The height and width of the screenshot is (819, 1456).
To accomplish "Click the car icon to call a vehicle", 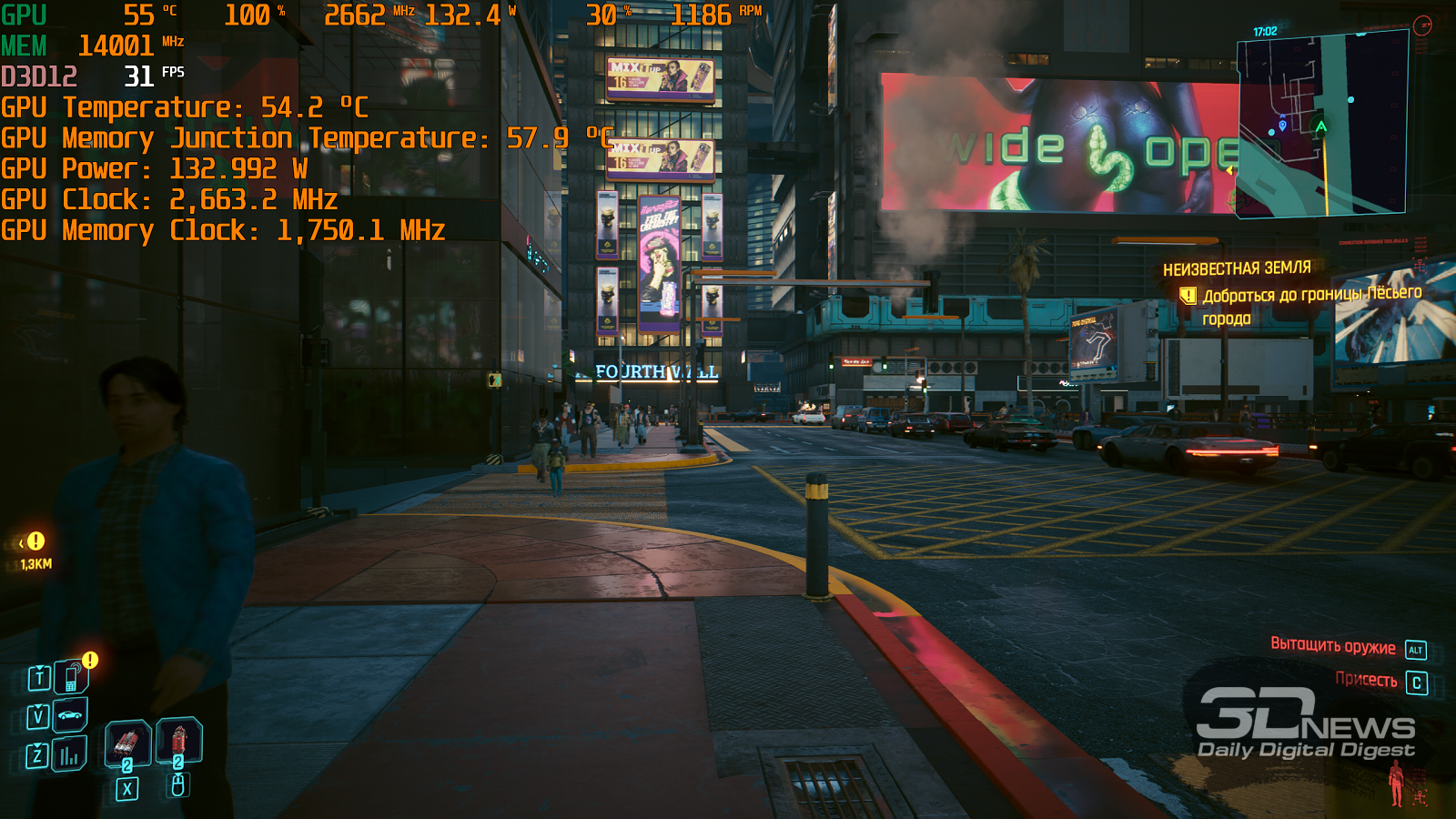I will point(70,715).
